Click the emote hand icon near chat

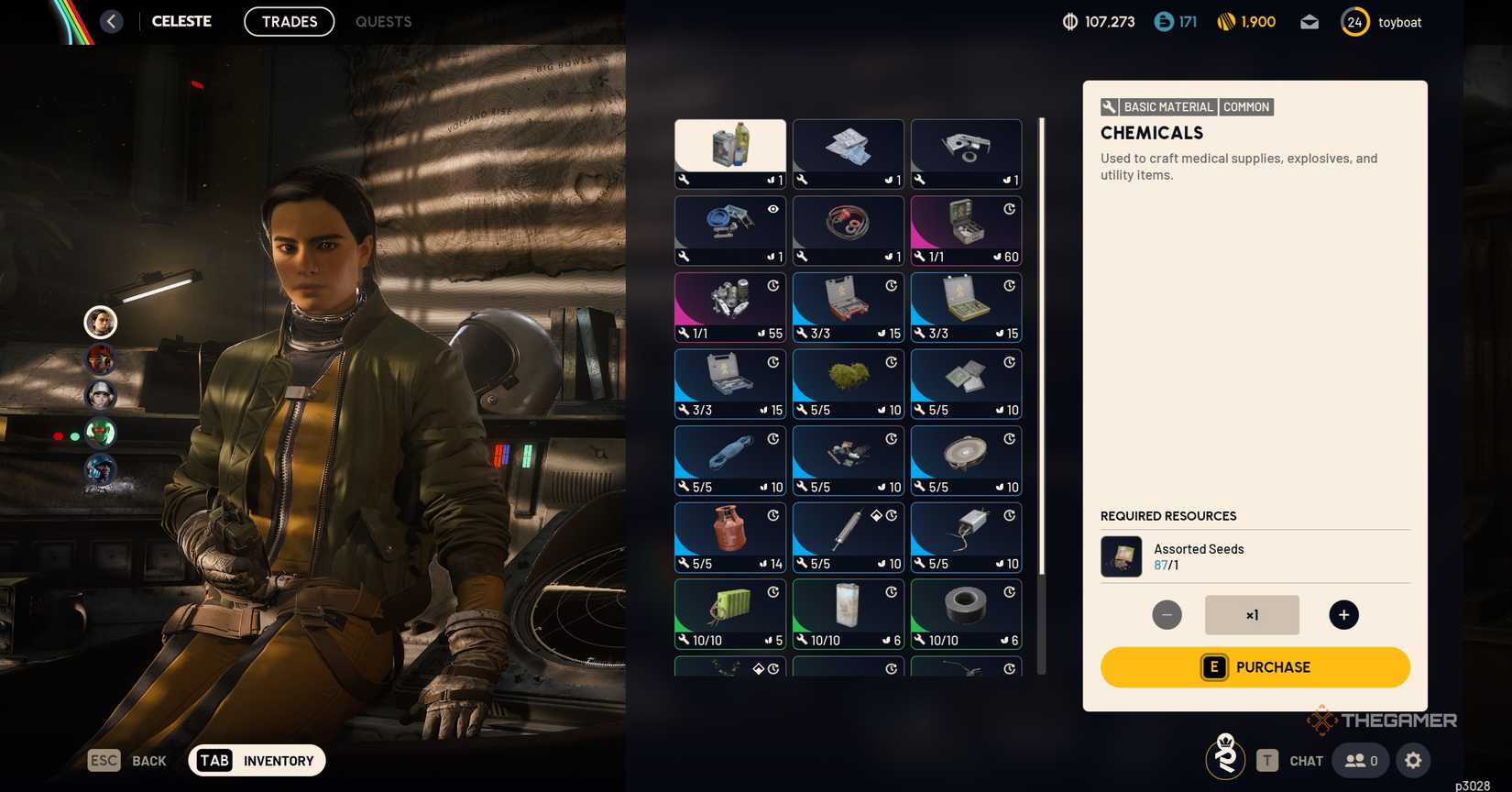1225,757
